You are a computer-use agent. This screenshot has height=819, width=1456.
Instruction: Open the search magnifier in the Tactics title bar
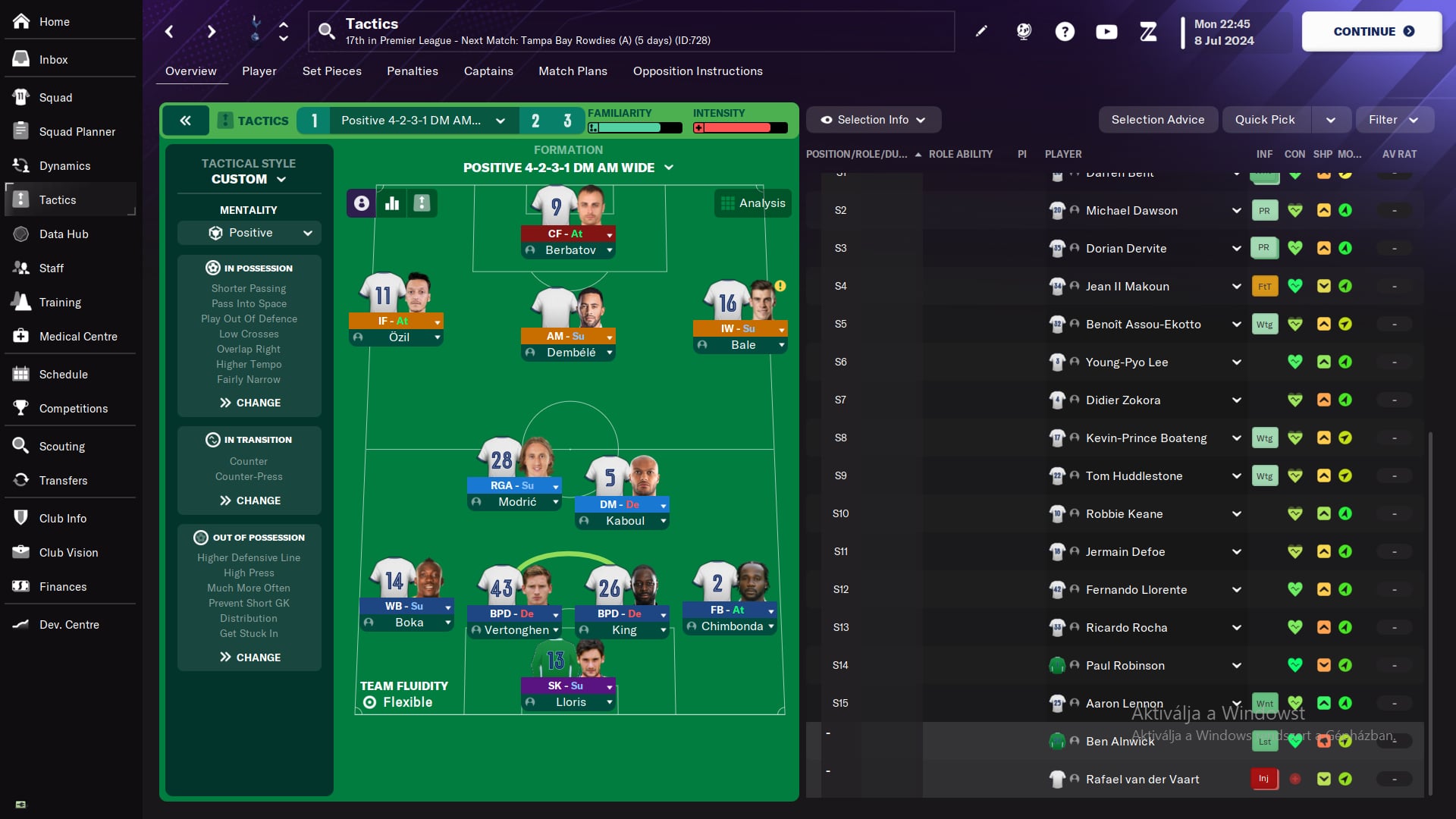(328, 31)
